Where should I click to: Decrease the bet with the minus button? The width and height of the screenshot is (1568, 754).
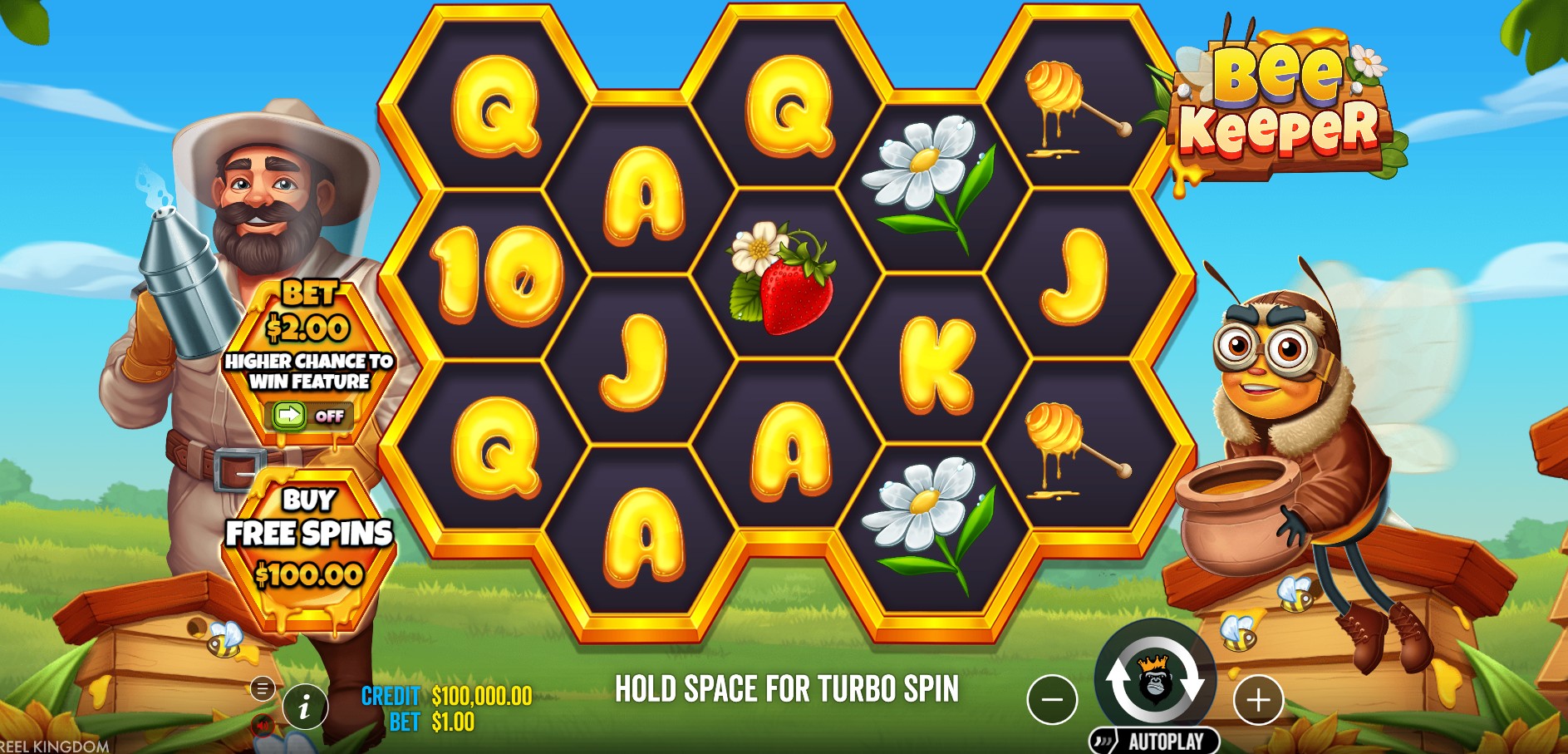tap(1052, 700)
